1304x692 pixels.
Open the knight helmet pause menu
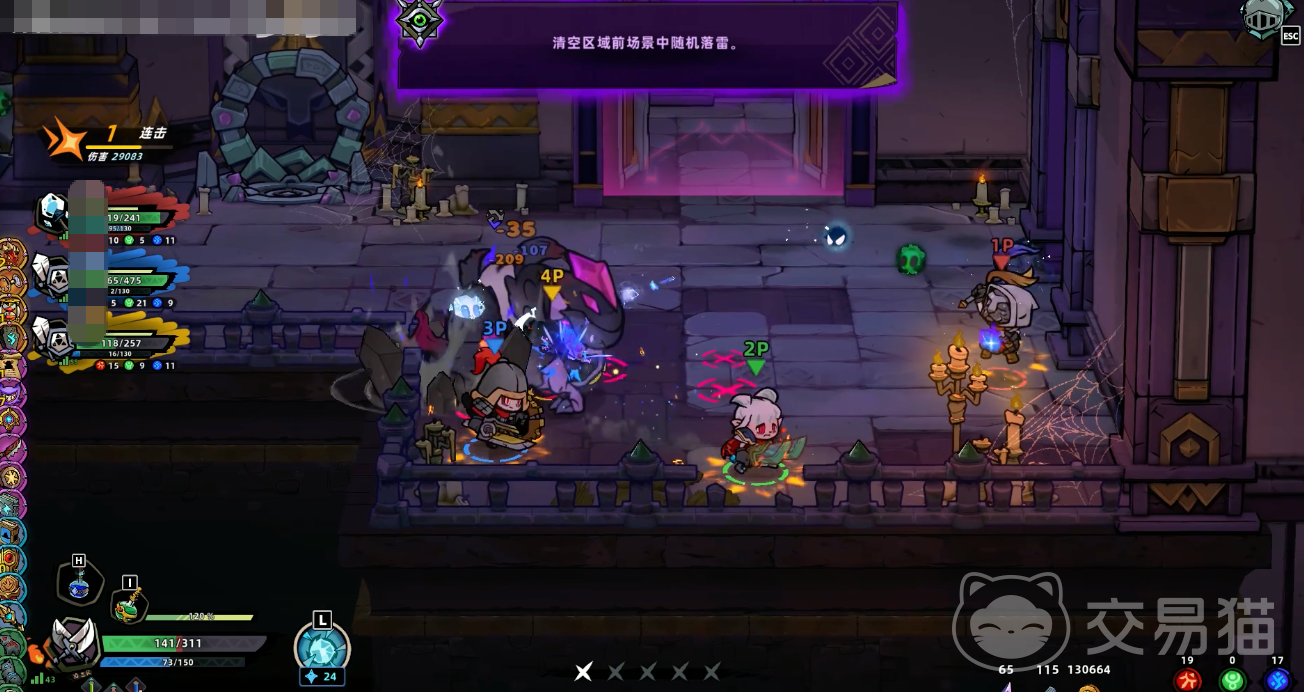point(1263,19)
